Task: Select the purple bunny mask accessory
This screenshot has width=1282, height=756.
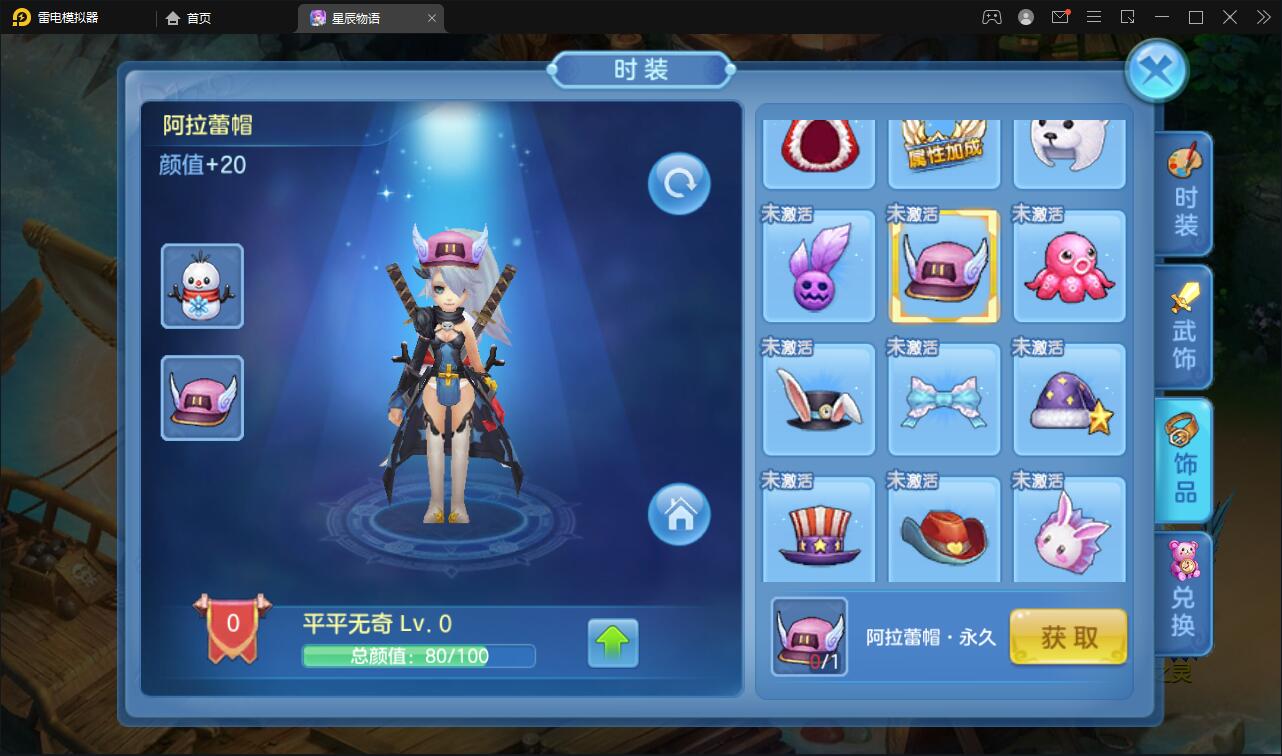Action: [x=818, y=266]
